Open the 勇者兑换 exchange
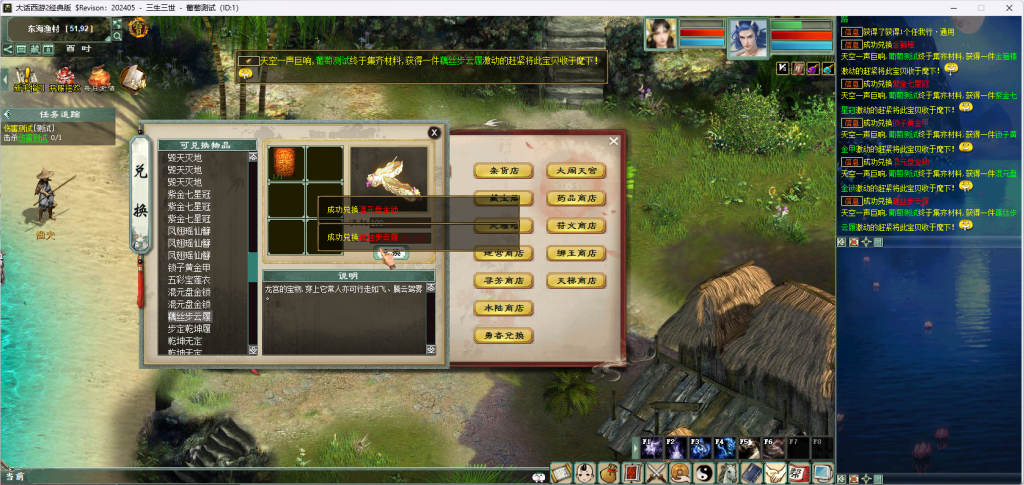The height and width of the screenshot is (485, 1024). [503, 336]
